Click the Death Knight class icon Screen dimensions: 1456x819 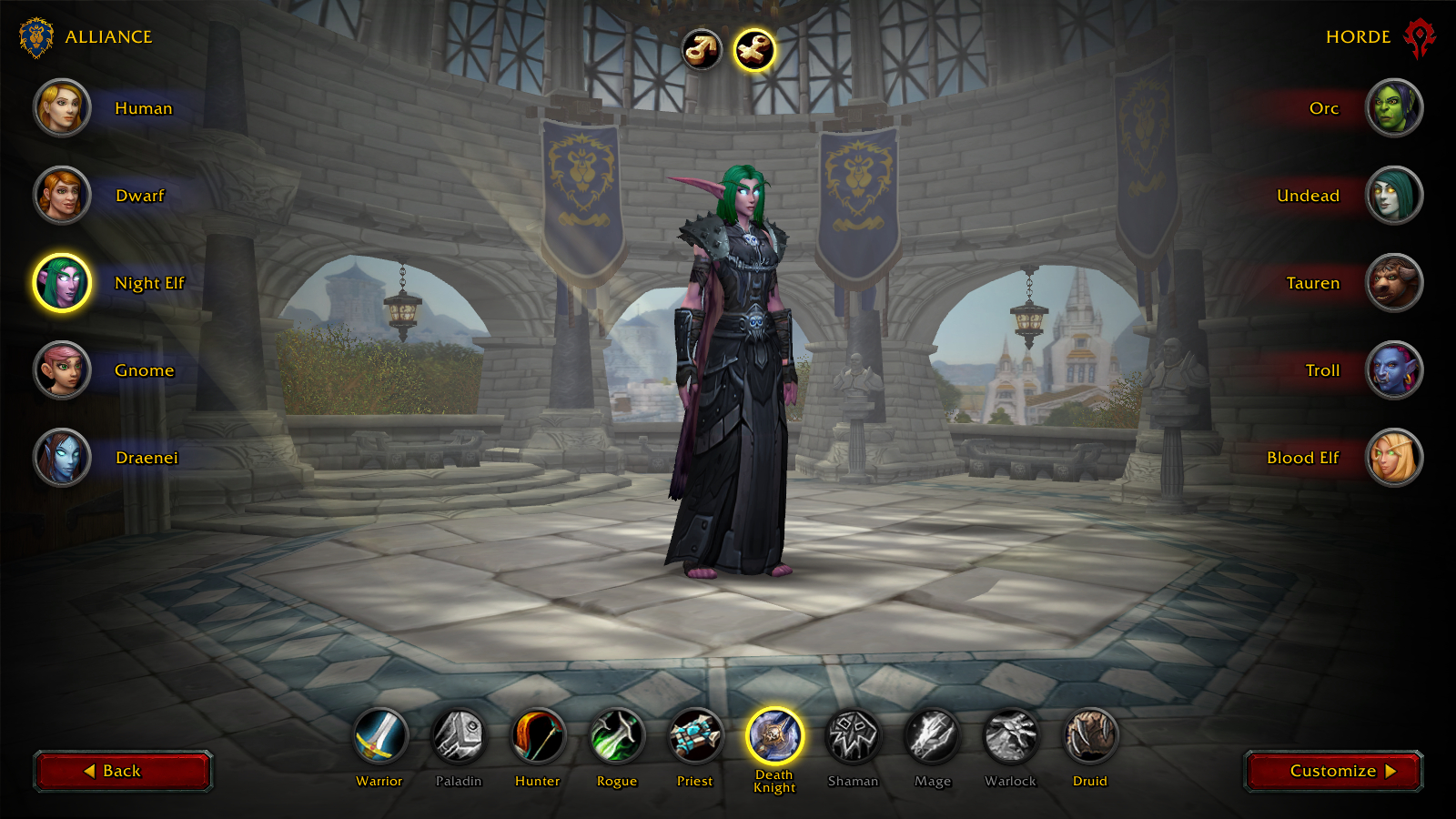click(774, 736)
